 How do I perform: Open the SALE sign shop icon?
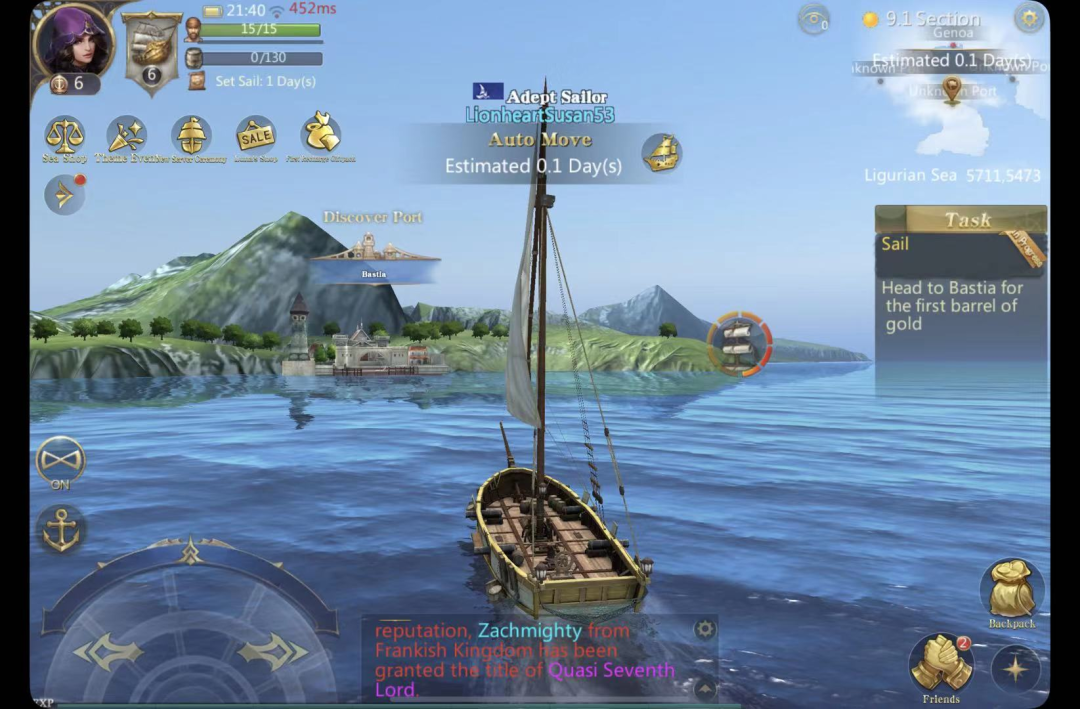256,135
